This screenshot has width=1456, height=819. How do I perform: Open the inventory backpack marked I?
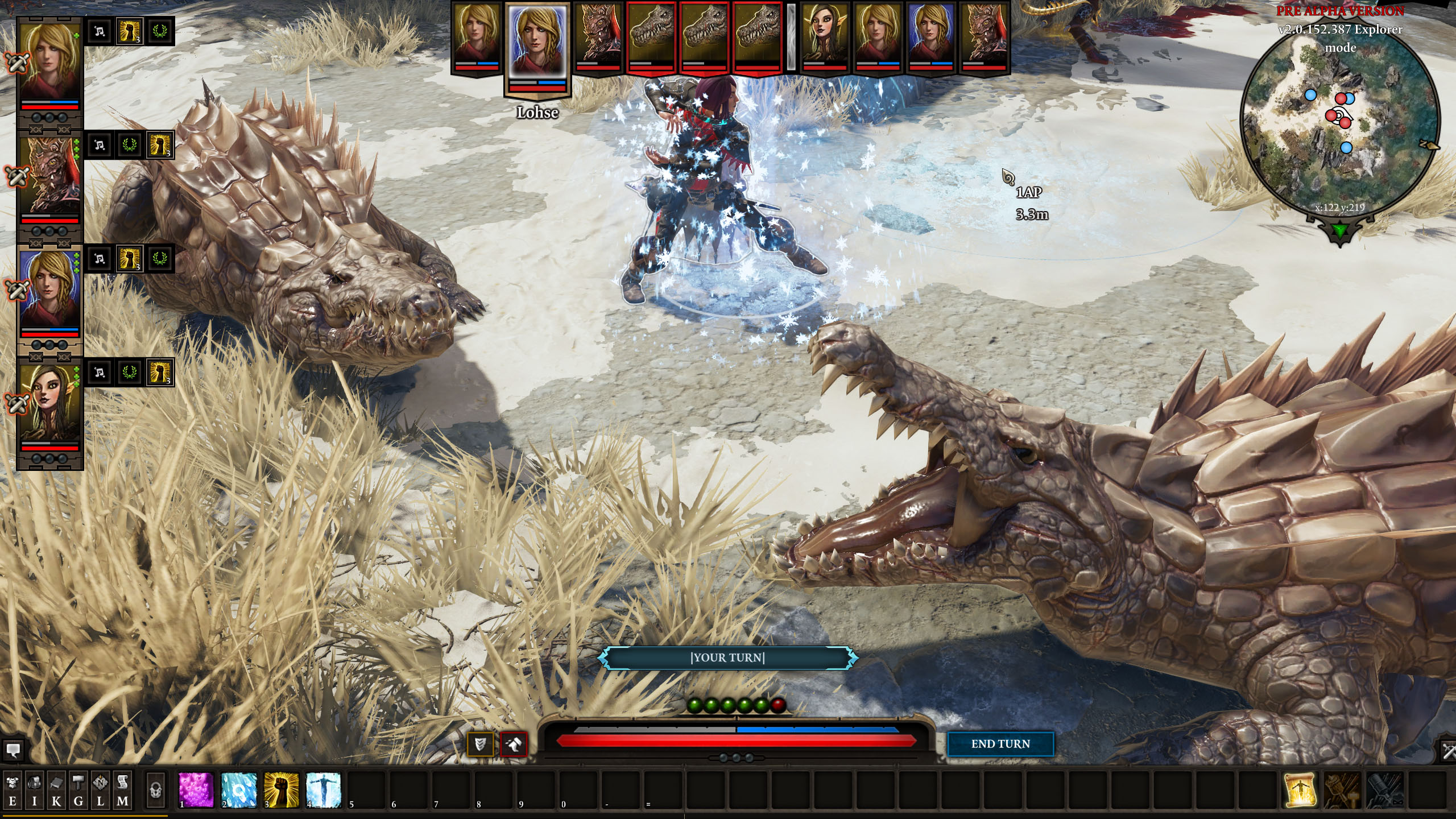pos(34,791)
